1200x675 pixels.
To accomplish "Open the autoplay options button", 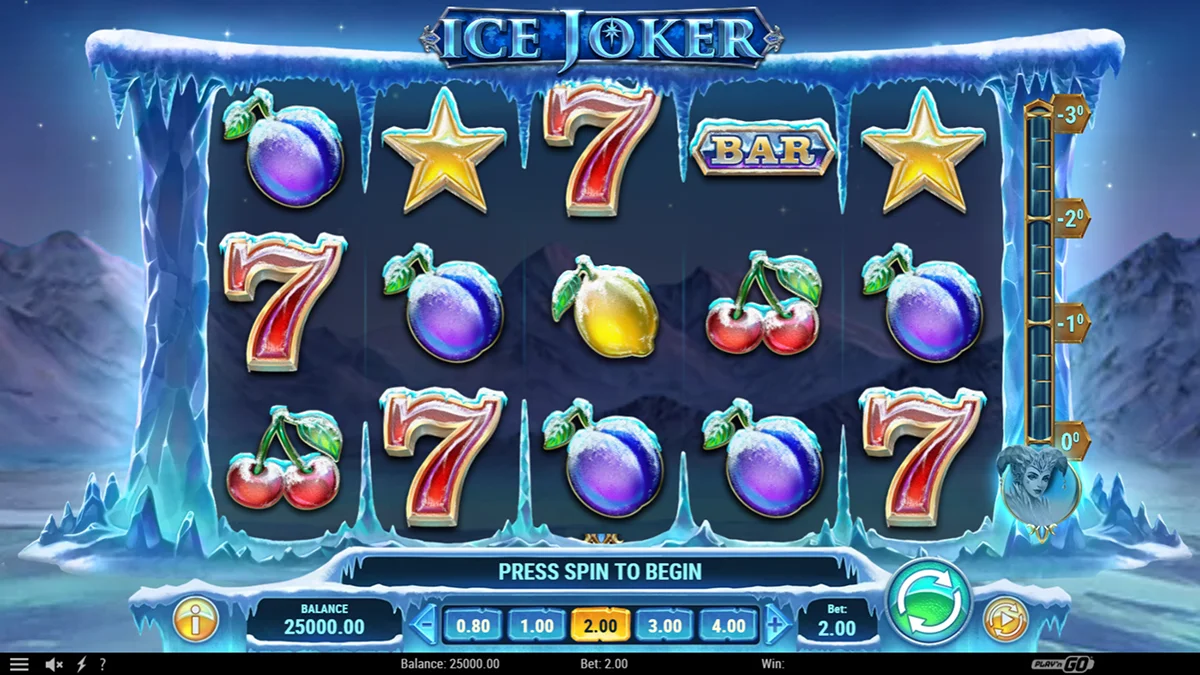I will (1005, 619).
